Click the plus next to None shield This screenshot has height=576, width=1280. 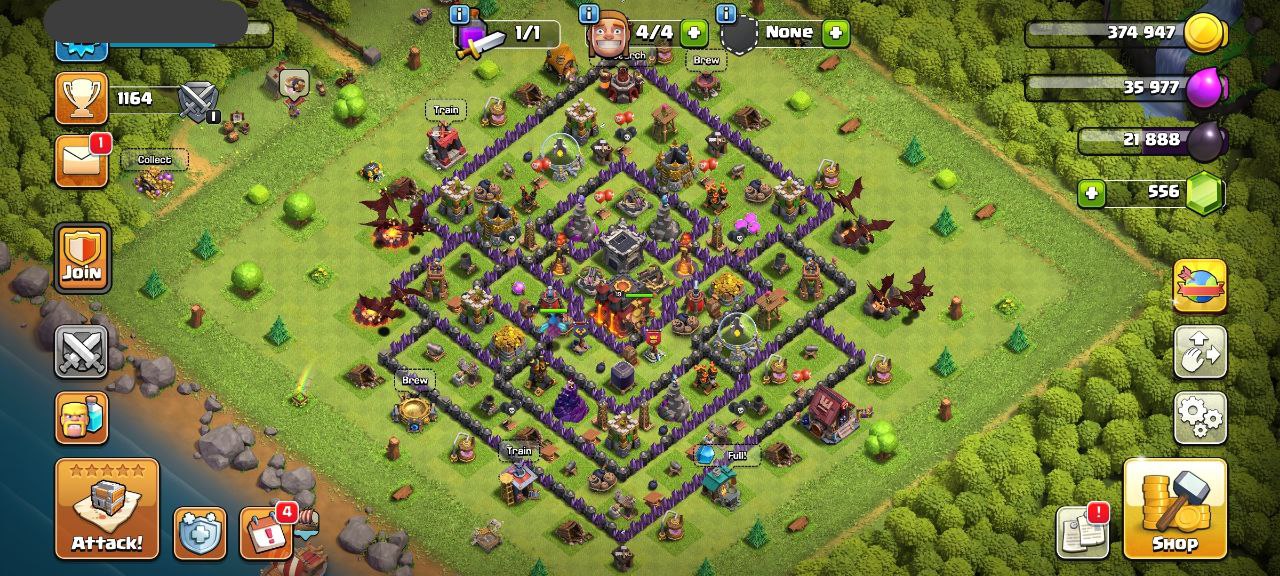click(835, 33)
